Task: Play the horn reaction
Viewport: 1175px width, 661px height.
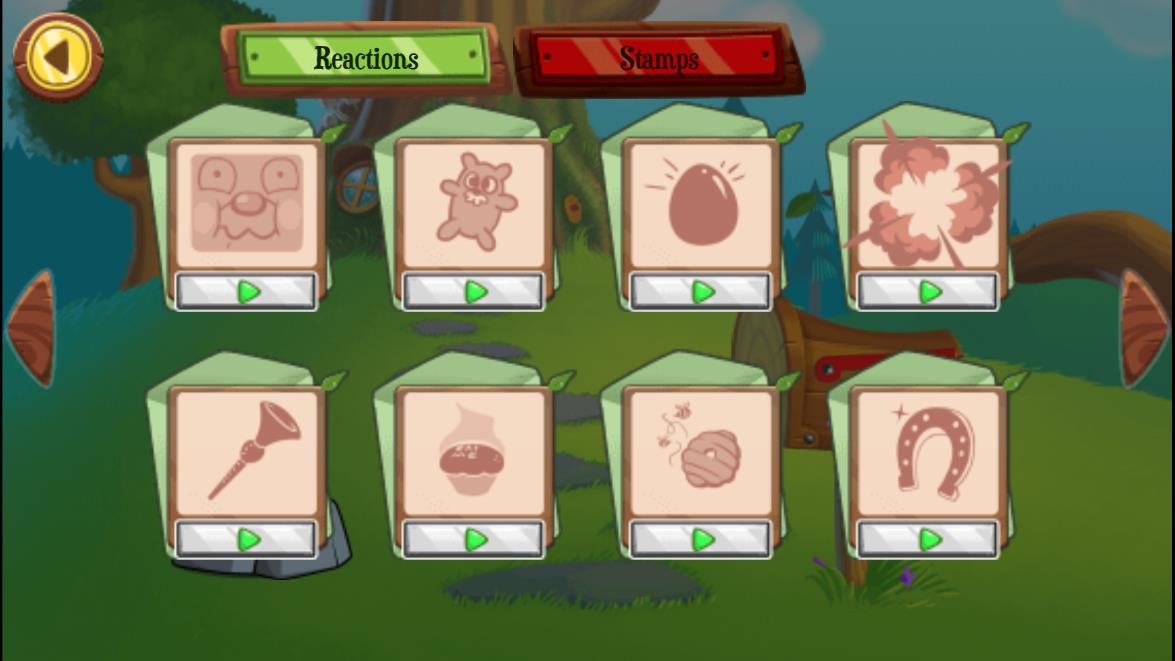Action: pos(246,540)
